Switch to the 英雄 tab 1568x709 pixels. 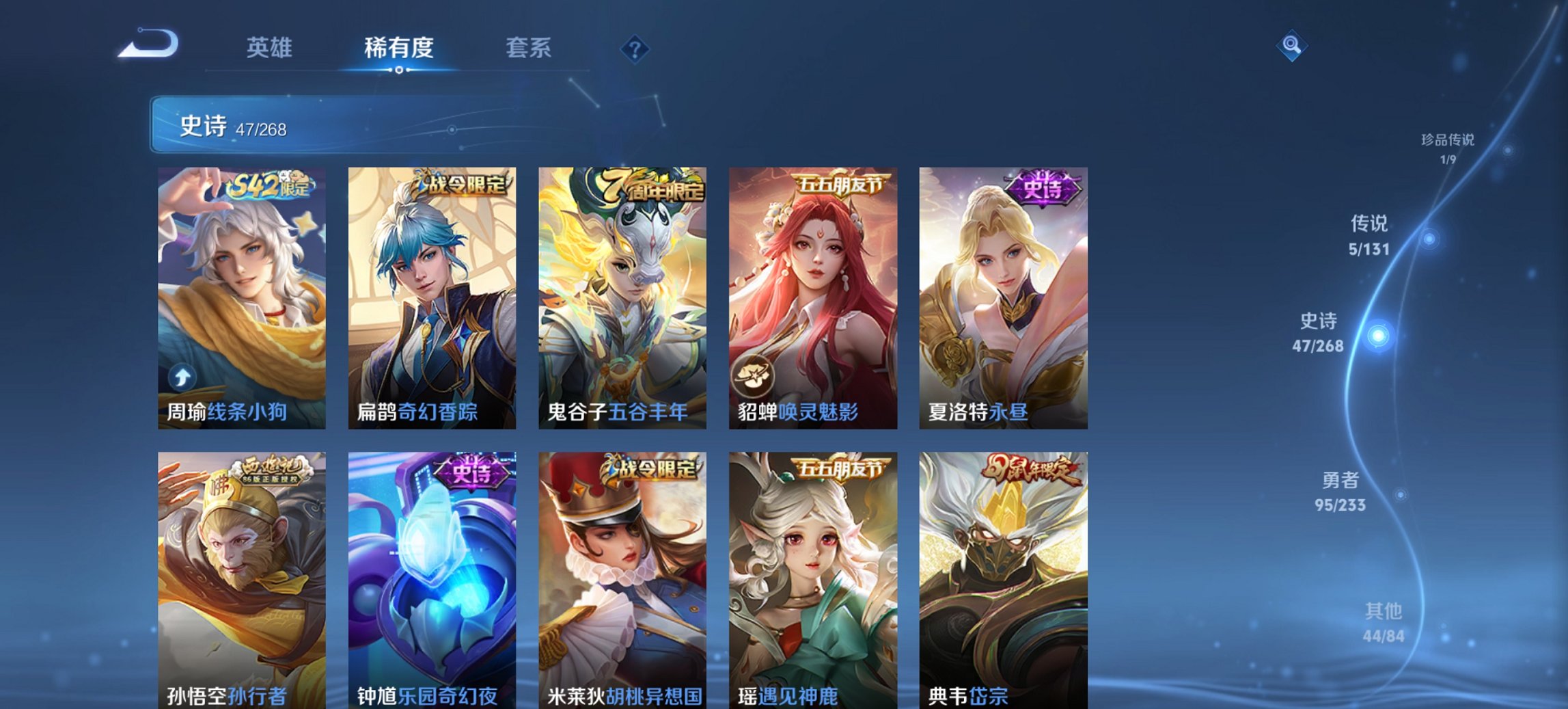(271, 48)
